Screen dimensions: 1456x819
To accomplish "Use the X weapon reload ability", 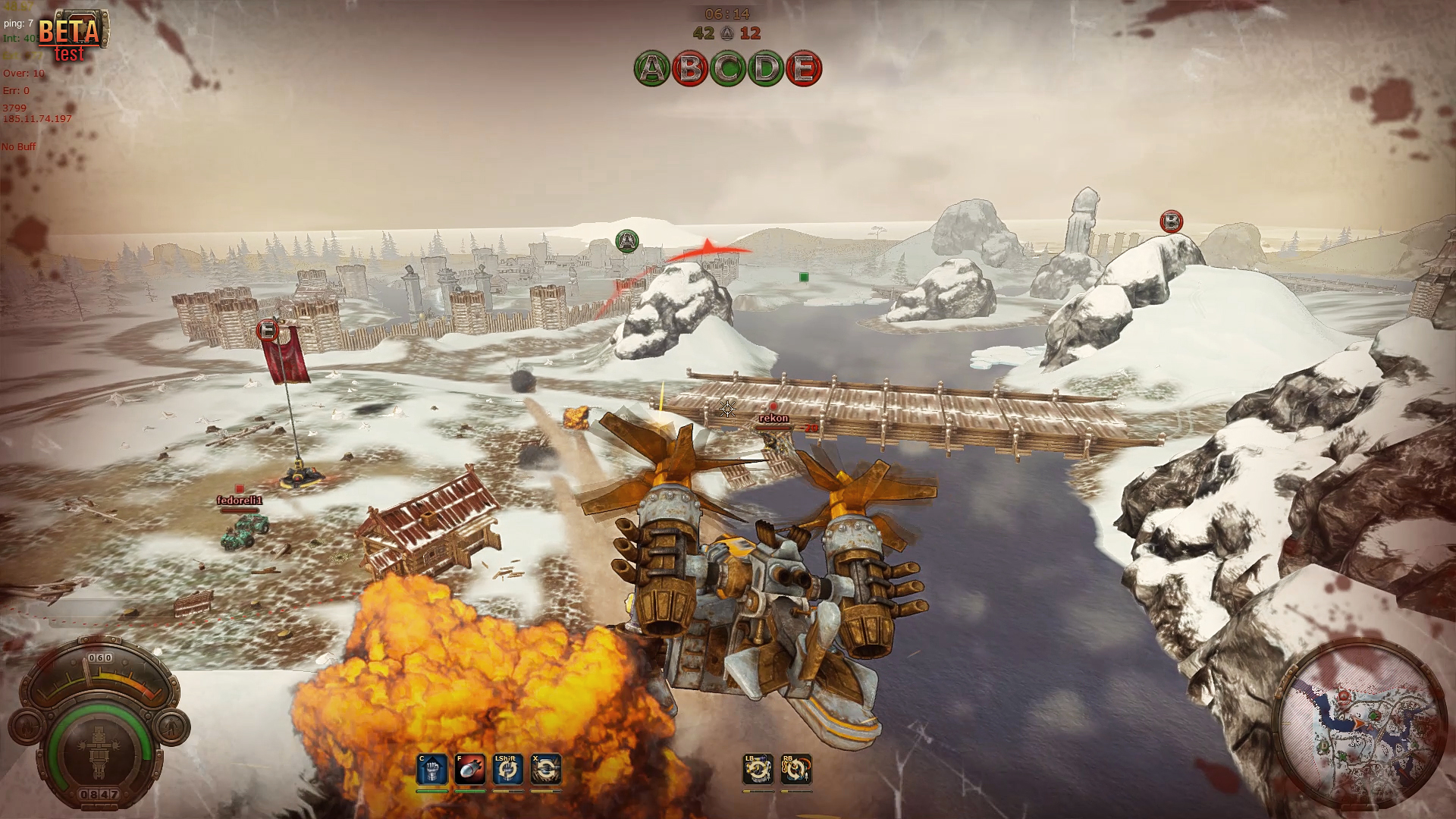I will (547, 768).
